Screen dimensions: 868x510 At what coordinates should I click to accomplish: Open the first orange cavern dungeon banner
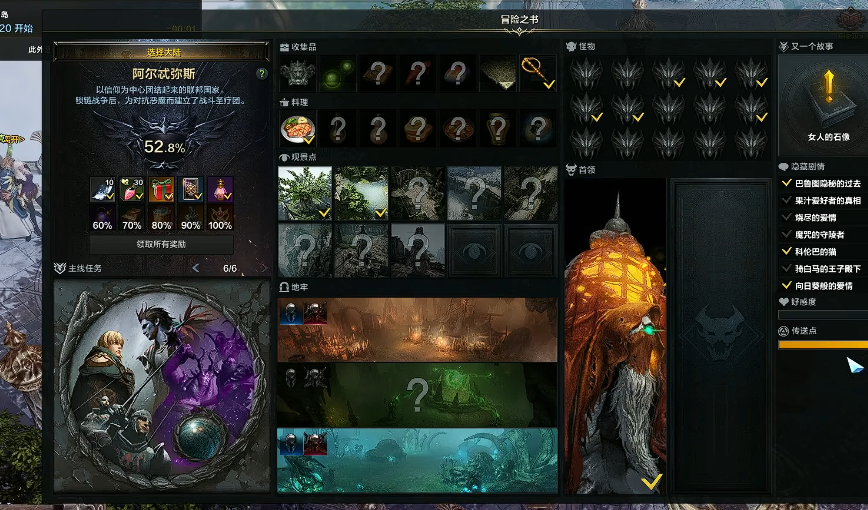[x=417, y=330]
